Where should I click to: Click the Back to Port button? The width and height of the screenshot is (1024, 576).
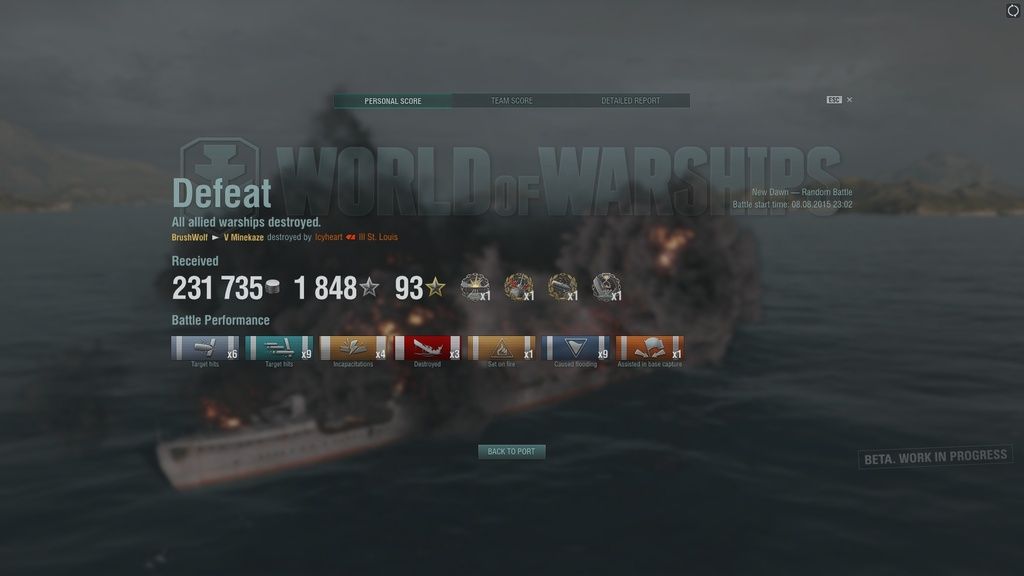pos(511,452)
